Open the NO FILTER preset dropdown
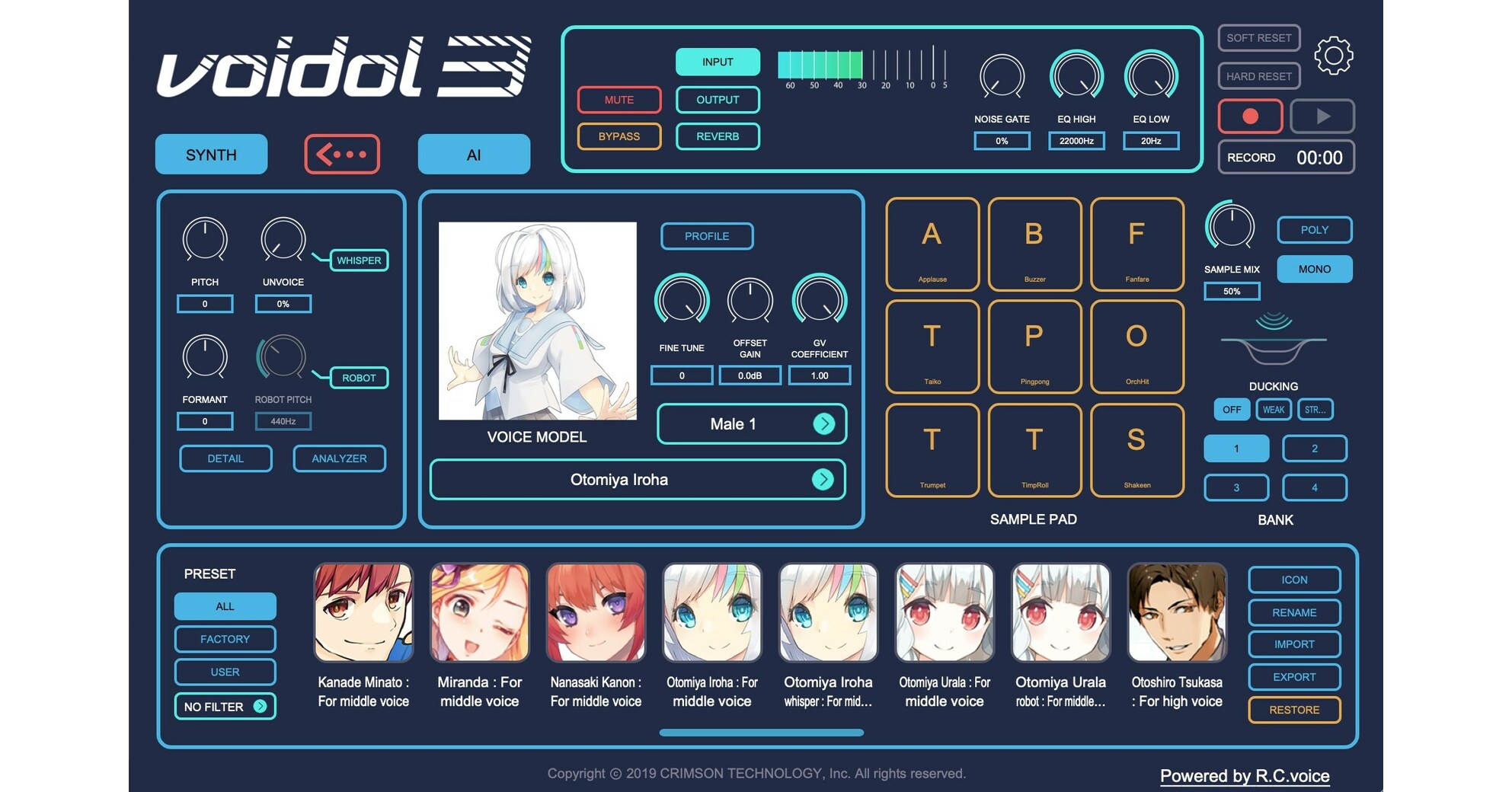The image size is (1512, 792). click(224, 706)
